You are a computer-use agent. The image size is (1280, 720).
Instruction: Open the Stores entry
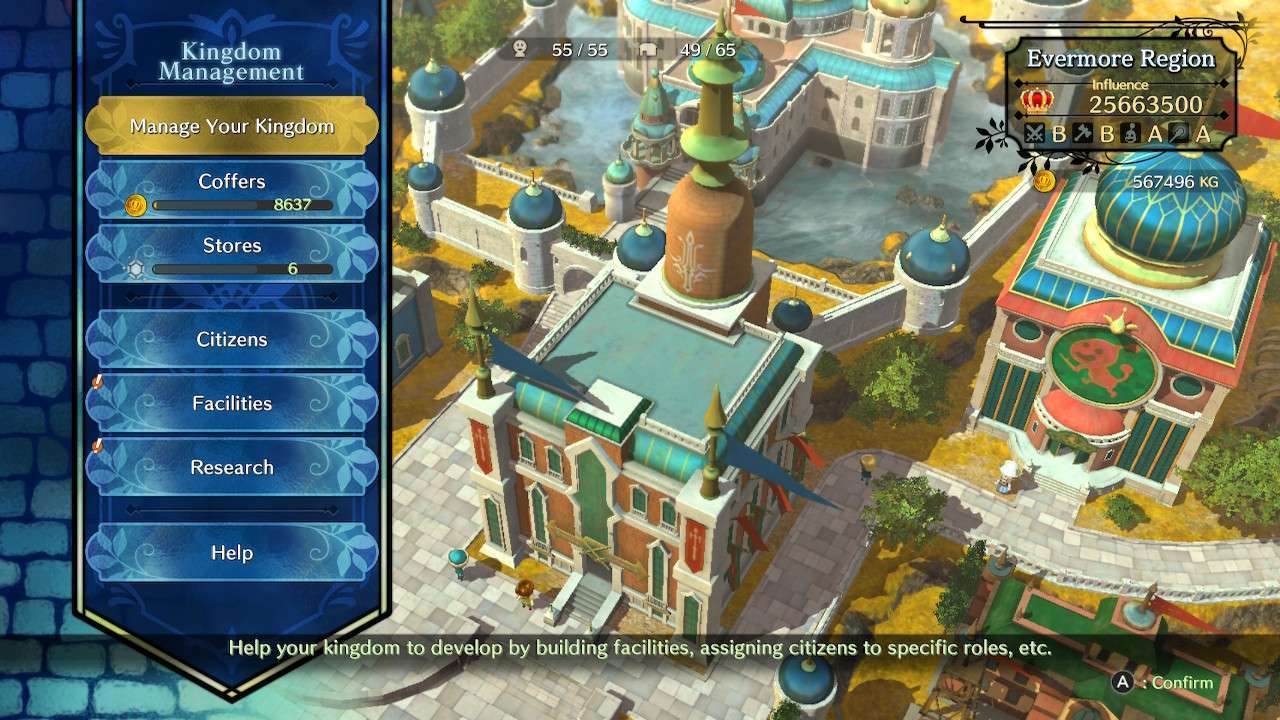(232, 254)
